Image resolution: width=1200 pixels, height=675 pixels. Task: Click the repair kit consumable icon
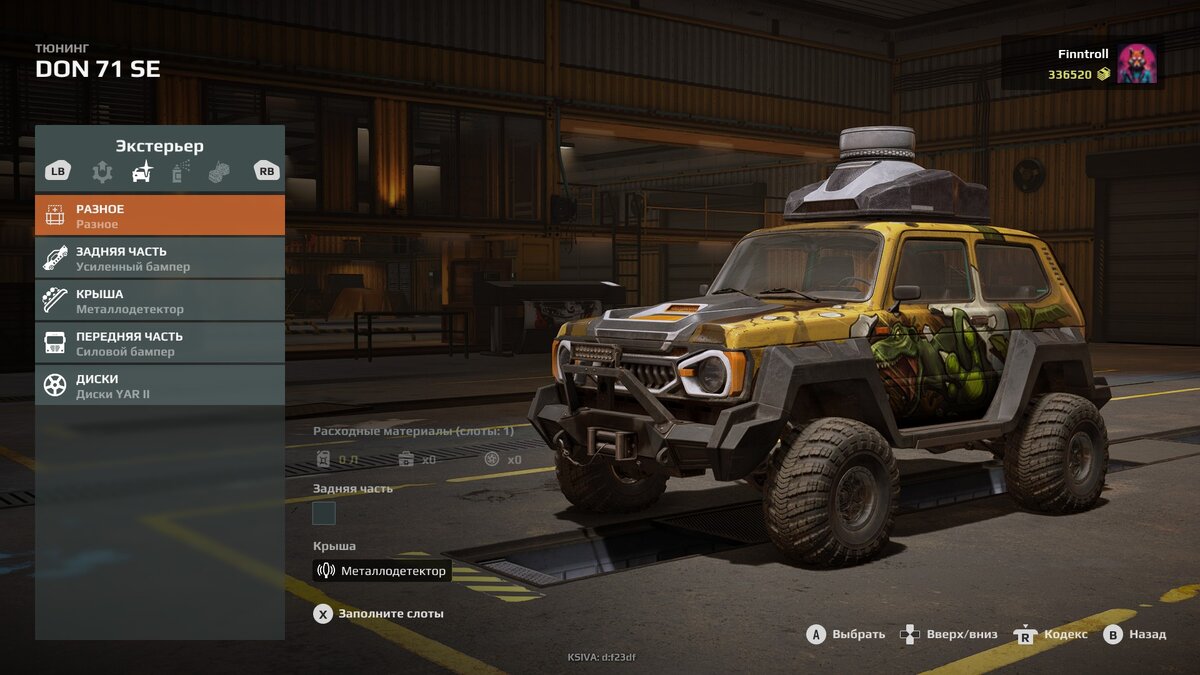(406, 459)
